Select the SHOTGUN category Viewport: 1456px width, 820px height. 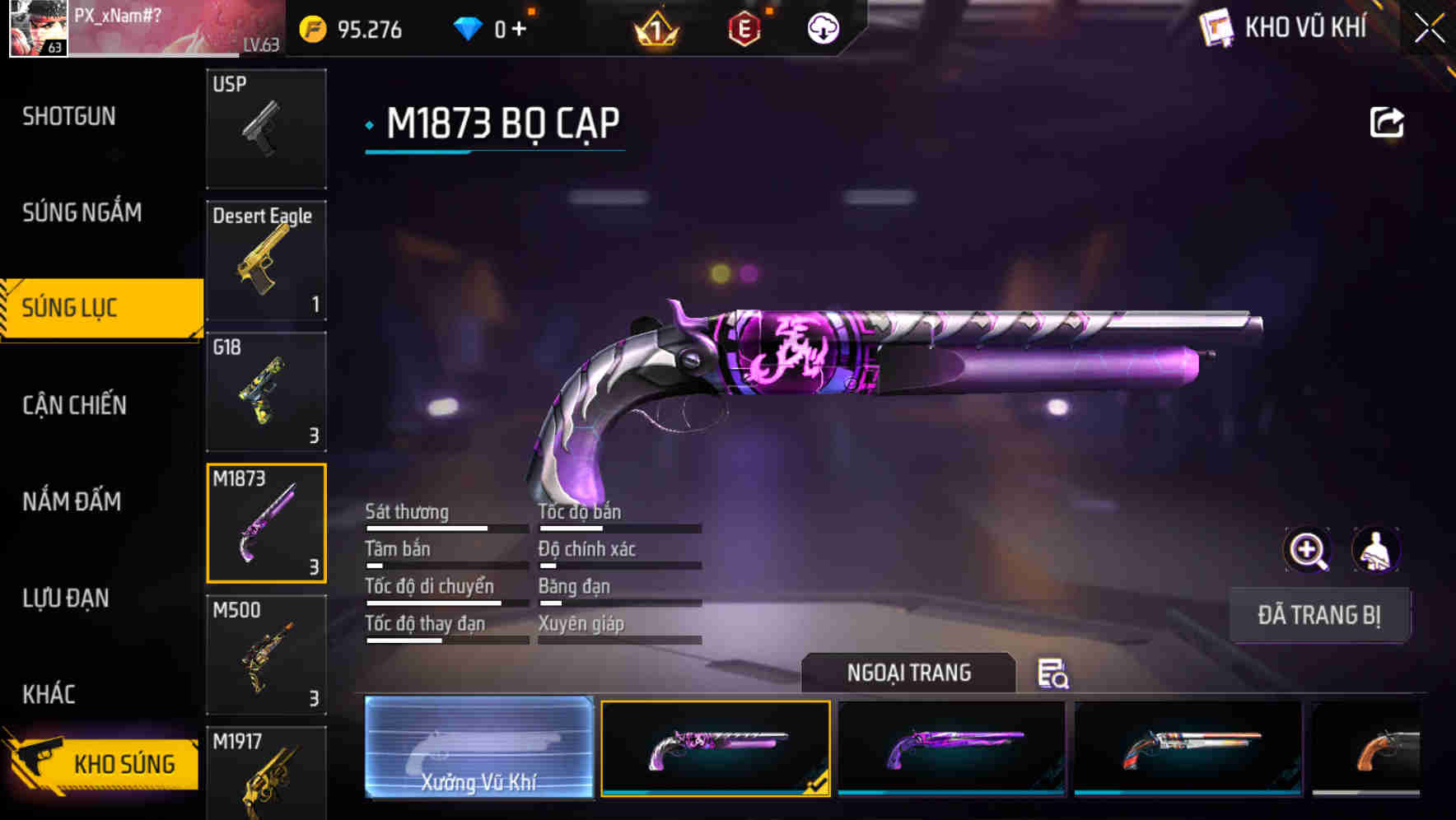(x=69, y=116)
